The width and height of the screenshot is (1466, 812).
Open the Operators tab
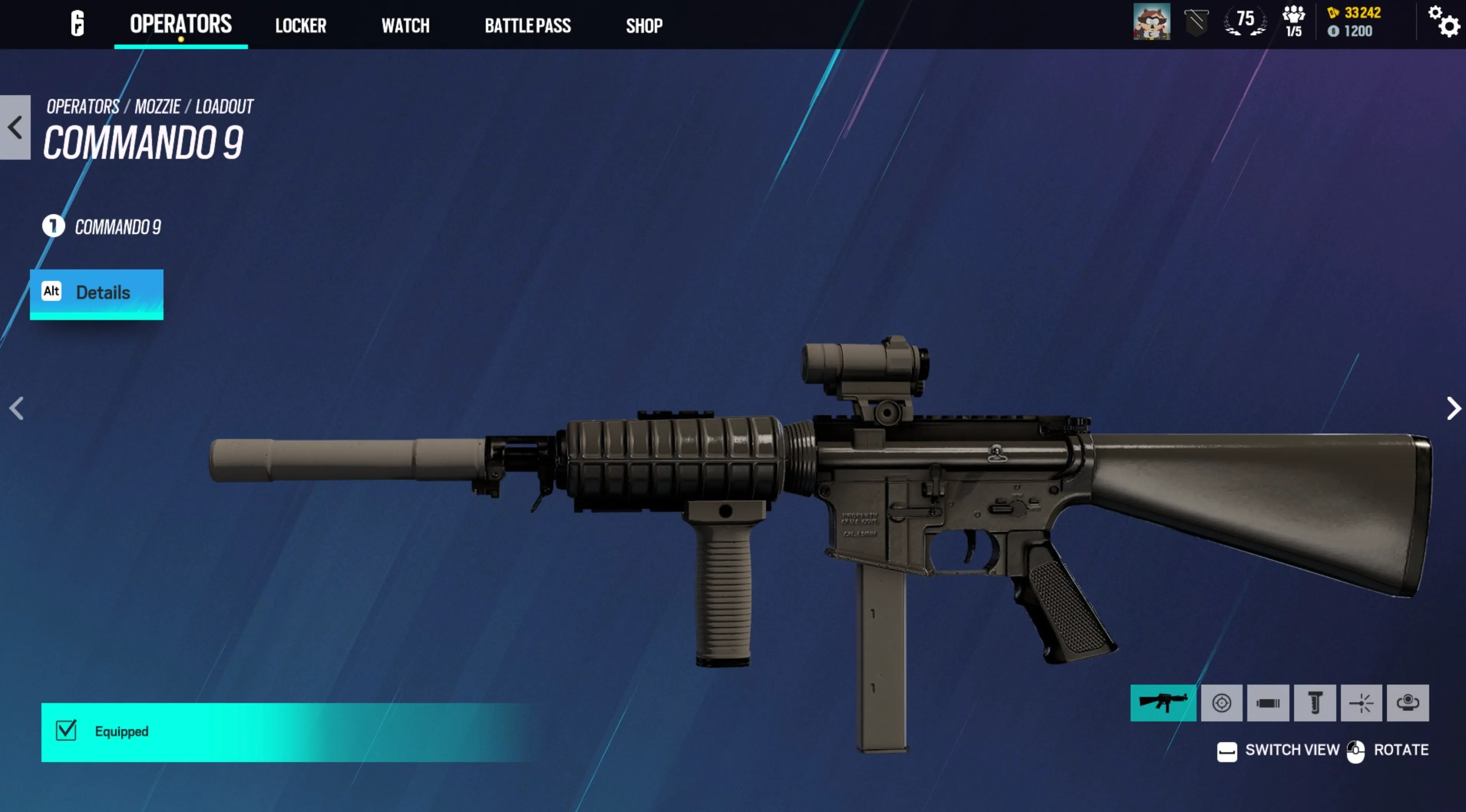180,25
